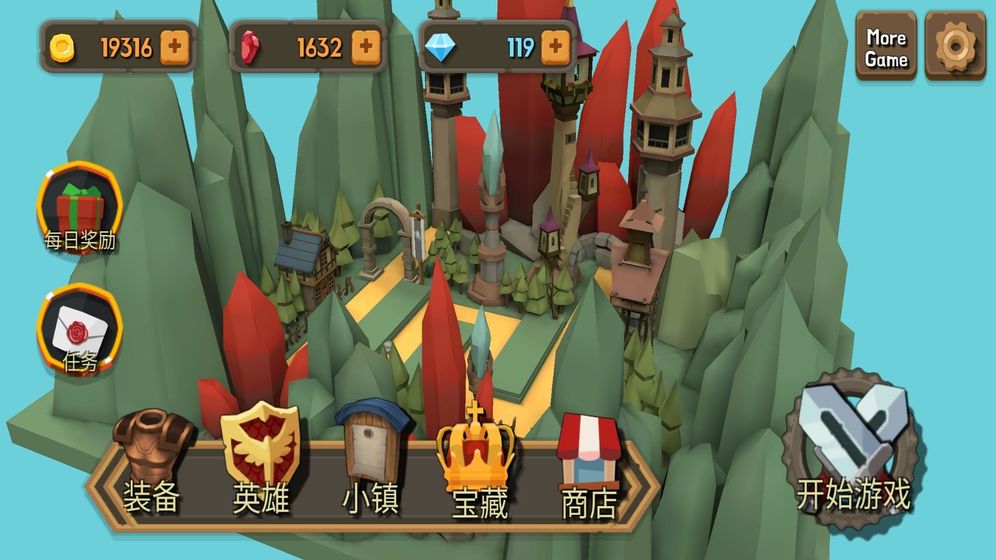Start the game with crossed swords (开始游戏)
The height and width of the screenshot is (560, 996).
point(854,445)
